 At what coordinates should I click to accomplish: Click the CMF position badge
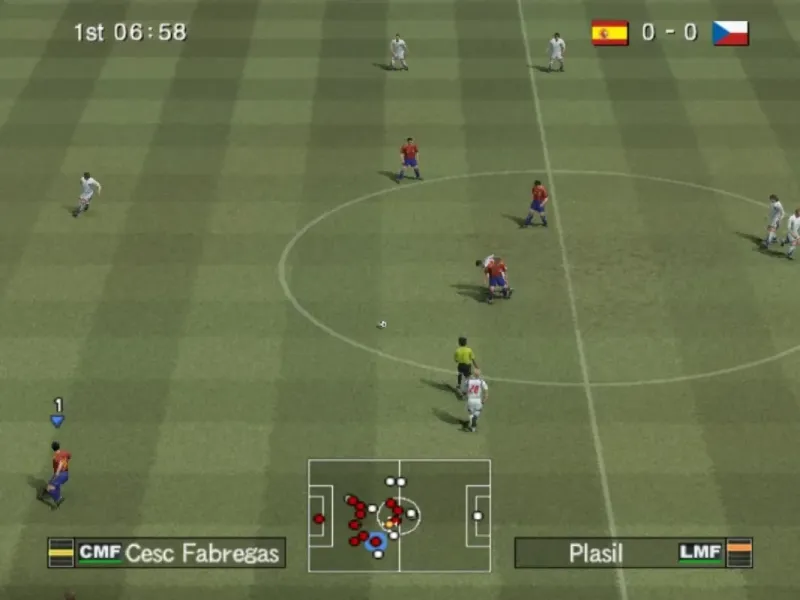[100, 552]
